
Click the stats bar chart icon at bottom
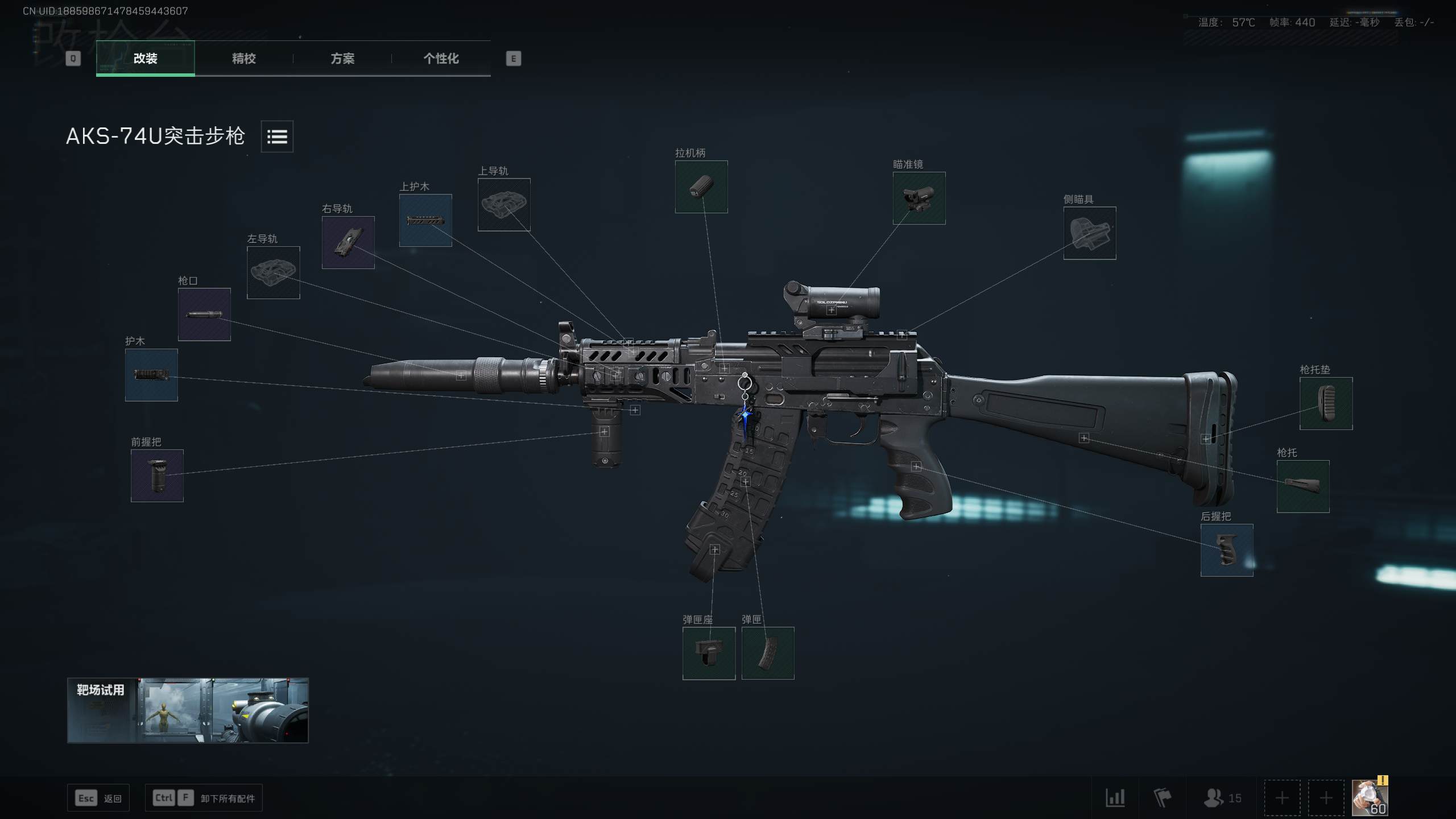coord(1117,798)
